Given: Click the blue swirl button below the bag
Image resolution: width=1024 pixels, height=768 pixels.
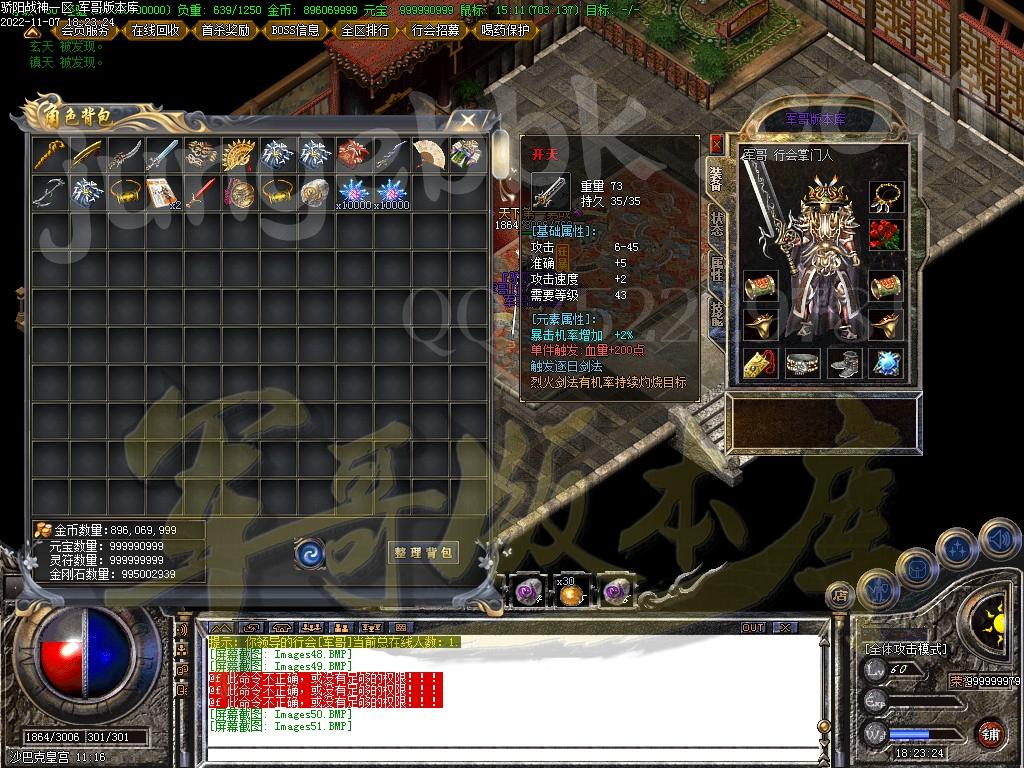Looking at the screenshot, I should coord(309,552).
